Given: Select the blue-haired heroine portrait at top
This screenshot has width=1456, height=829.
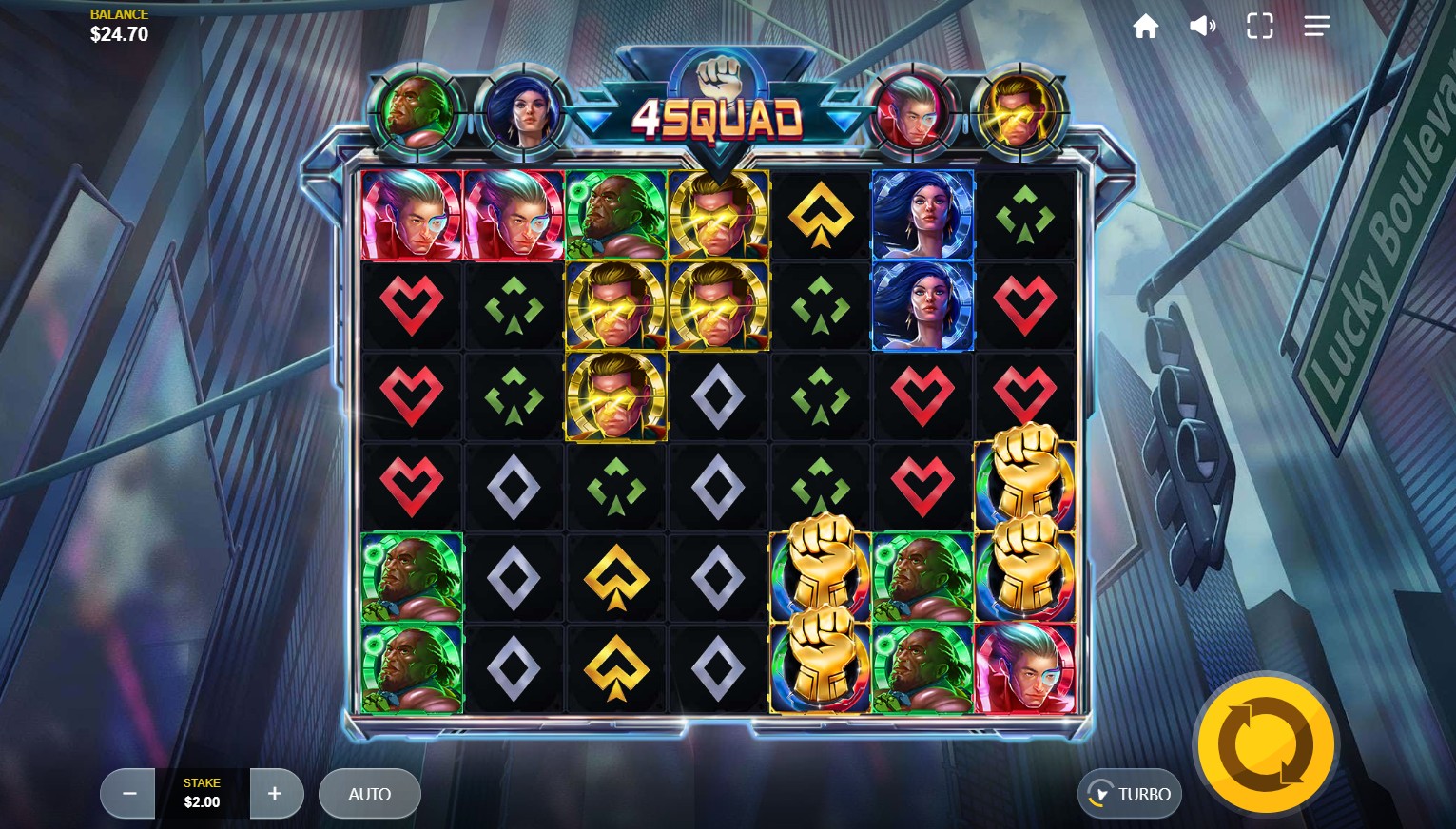Looking at the screenshot, I should pyautogui.click(x=524, y=112).
